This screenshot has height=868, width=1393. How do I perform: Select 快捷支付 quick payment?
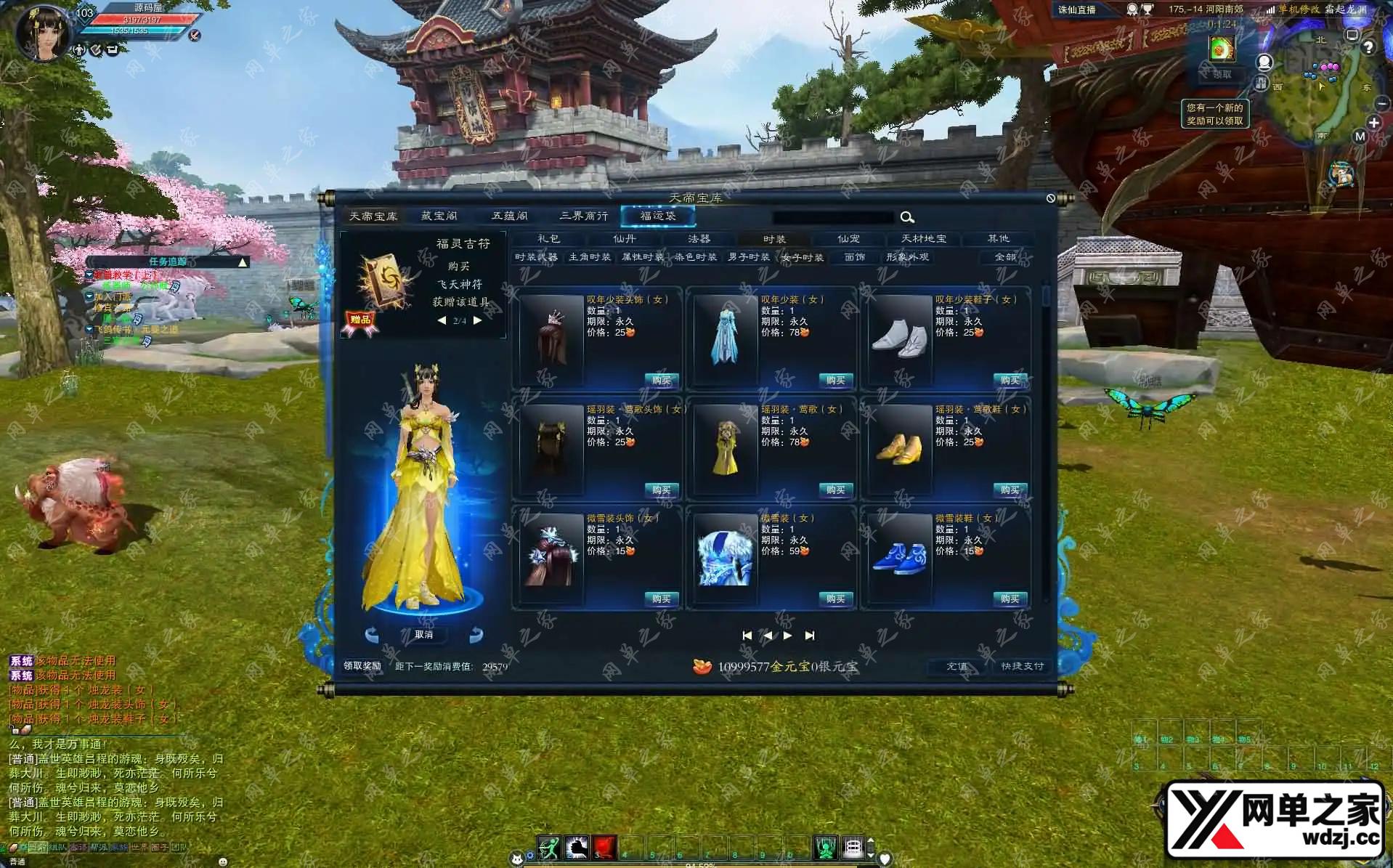[x=1022, y=666]
